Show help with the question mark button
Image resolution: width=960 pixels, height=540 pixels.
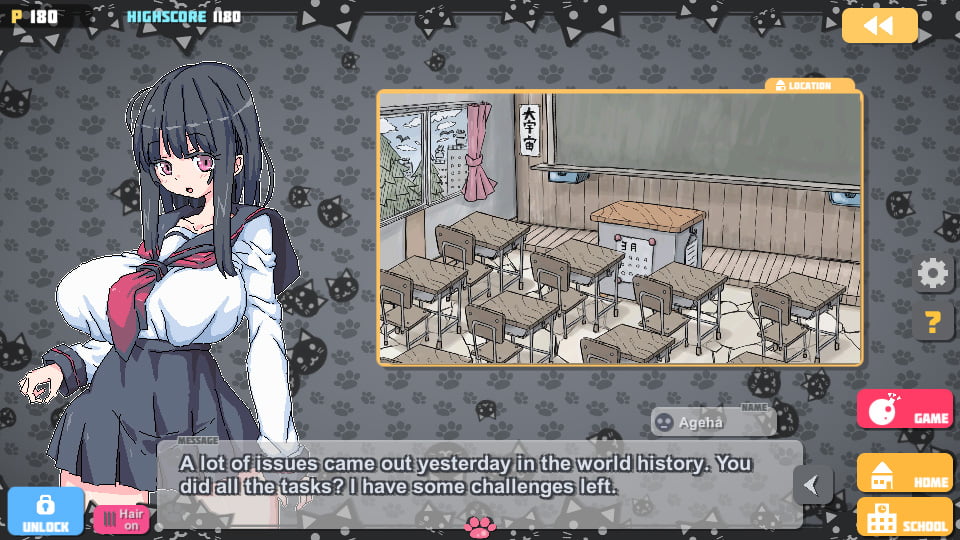(933, 322)
